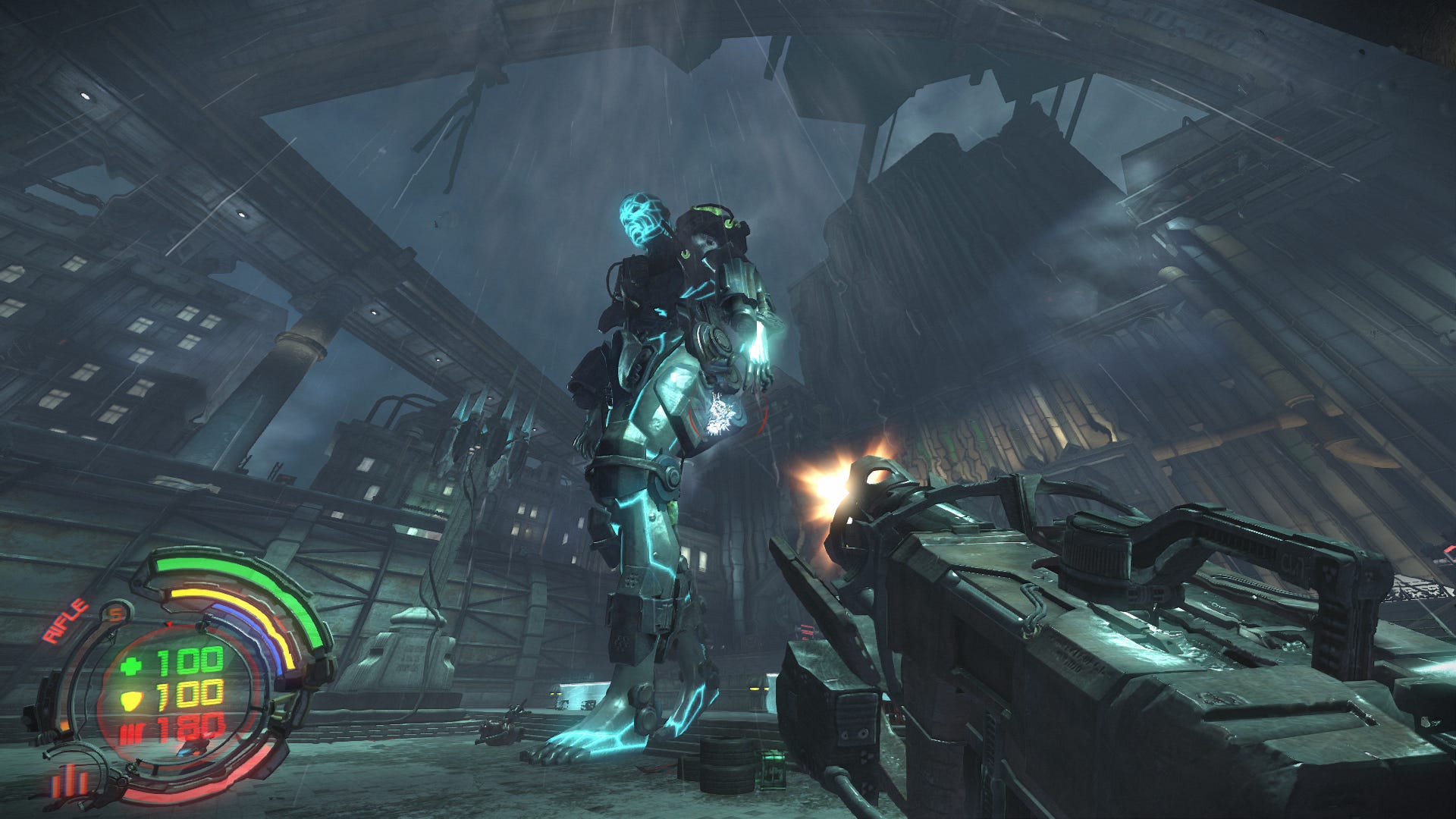This screenshot has width=1456, height=819.
Task: Select the red RIFLE weapon label
Action: 65,622
